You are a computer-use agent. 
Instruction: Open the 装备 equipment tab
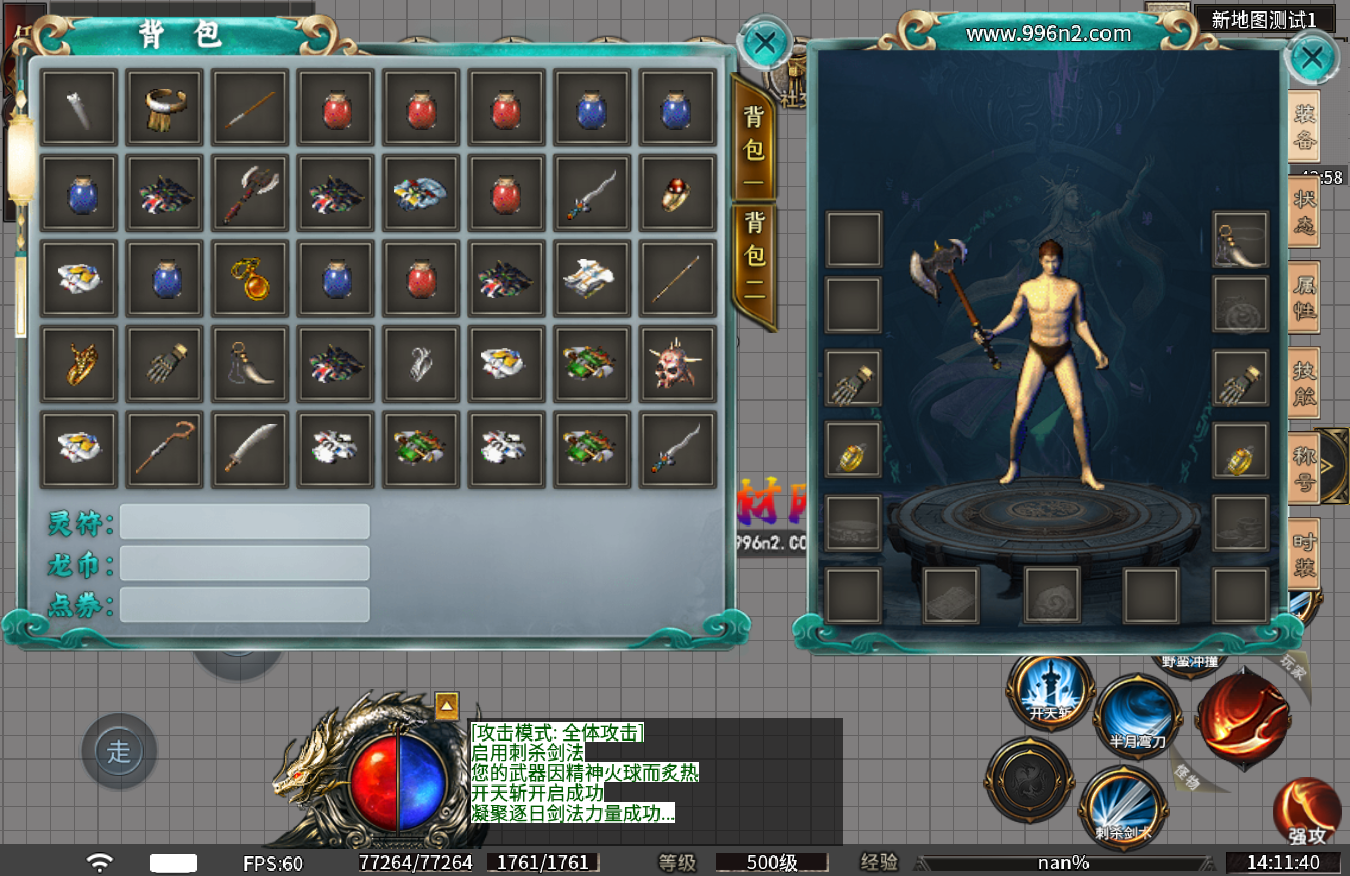coord(1304,127)
